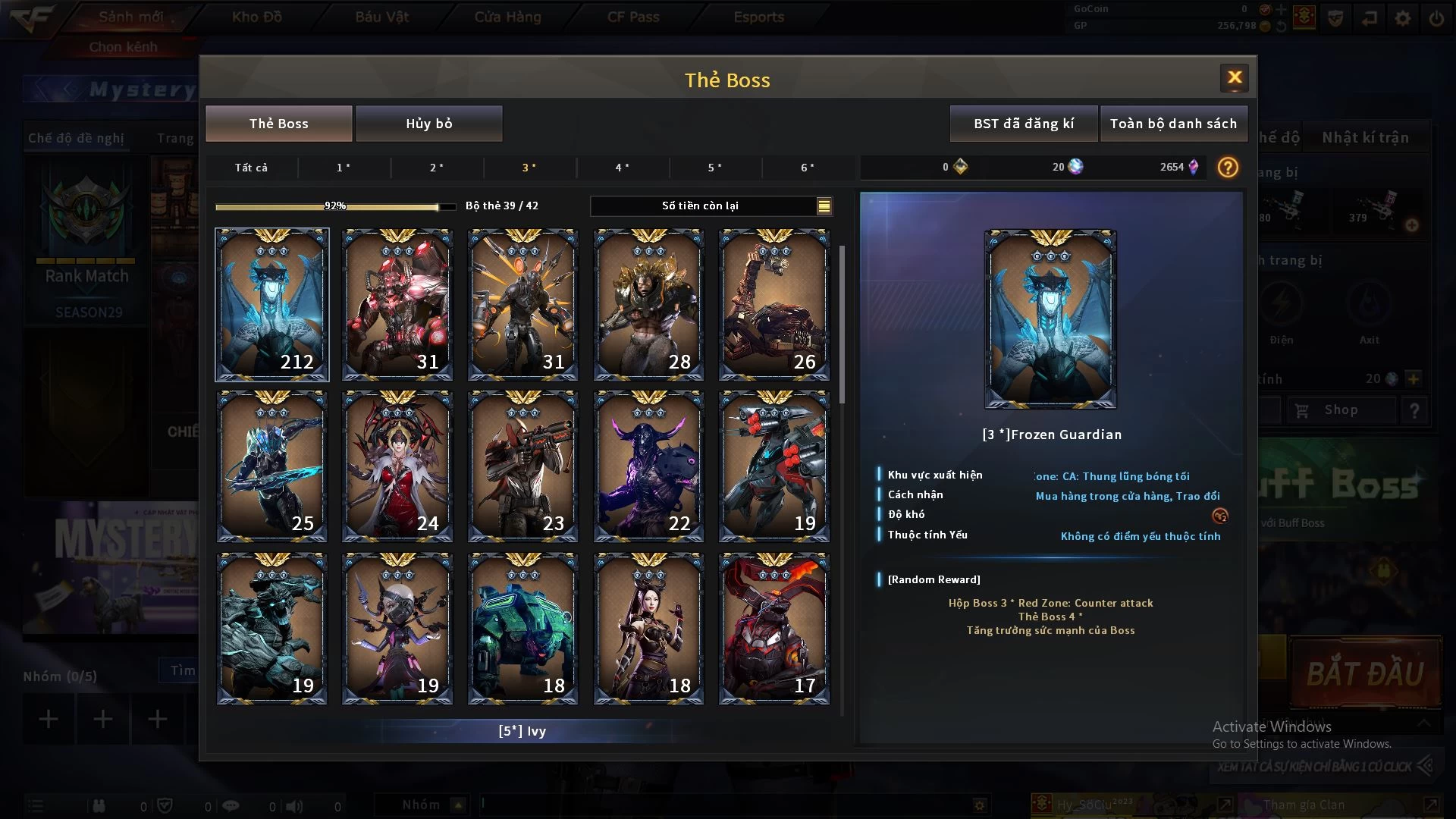Filter cards by Tất cả
This screenshot has height=819, width=1456.
[251, 168]
